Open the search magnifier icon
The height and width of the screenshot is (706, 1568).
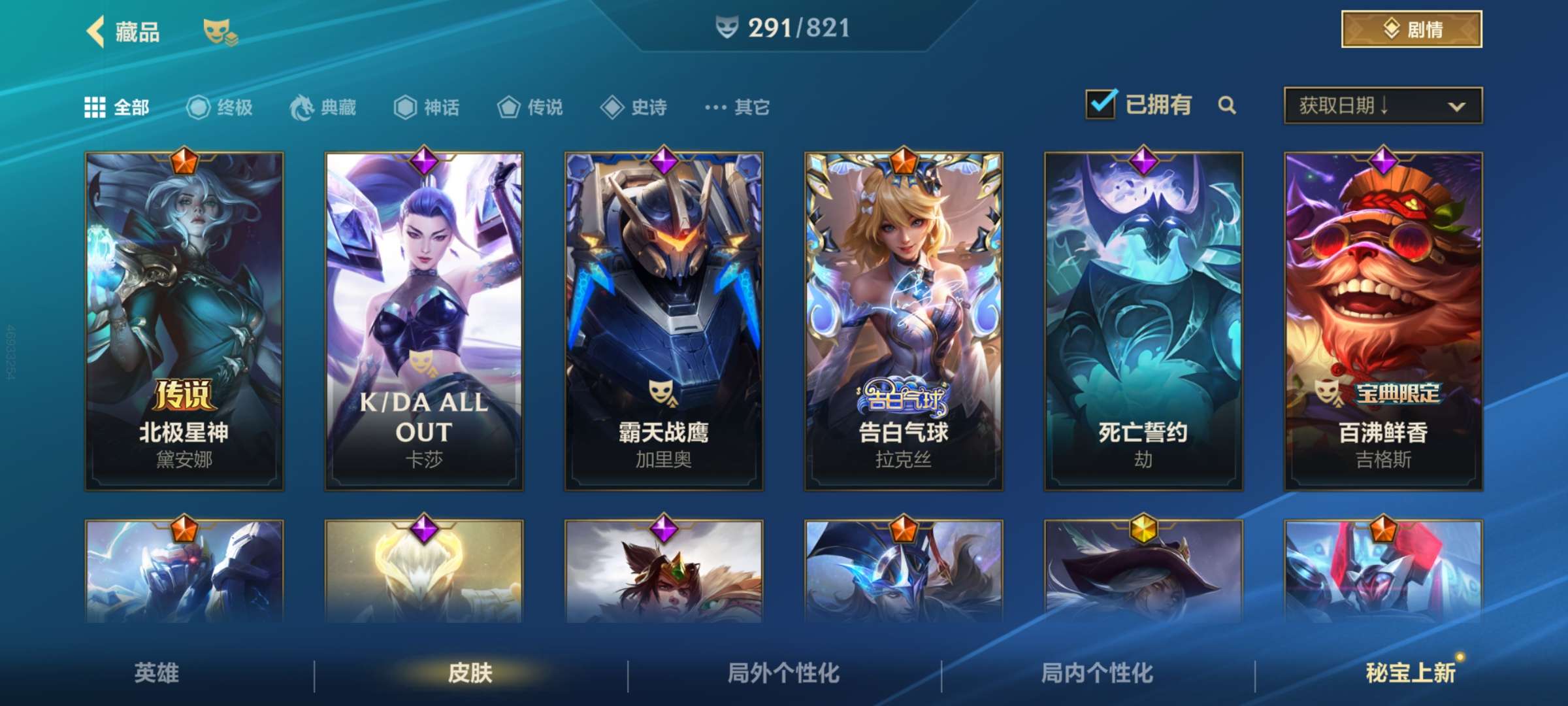coord(1228,105)
